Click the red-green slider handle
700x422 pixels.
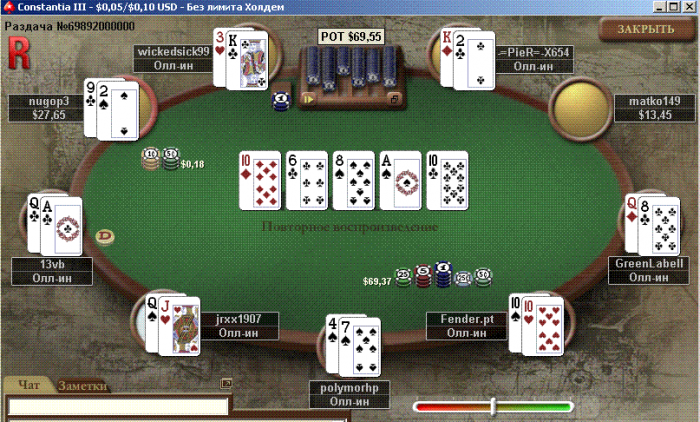pyautogui.click(x=493, y=405)
